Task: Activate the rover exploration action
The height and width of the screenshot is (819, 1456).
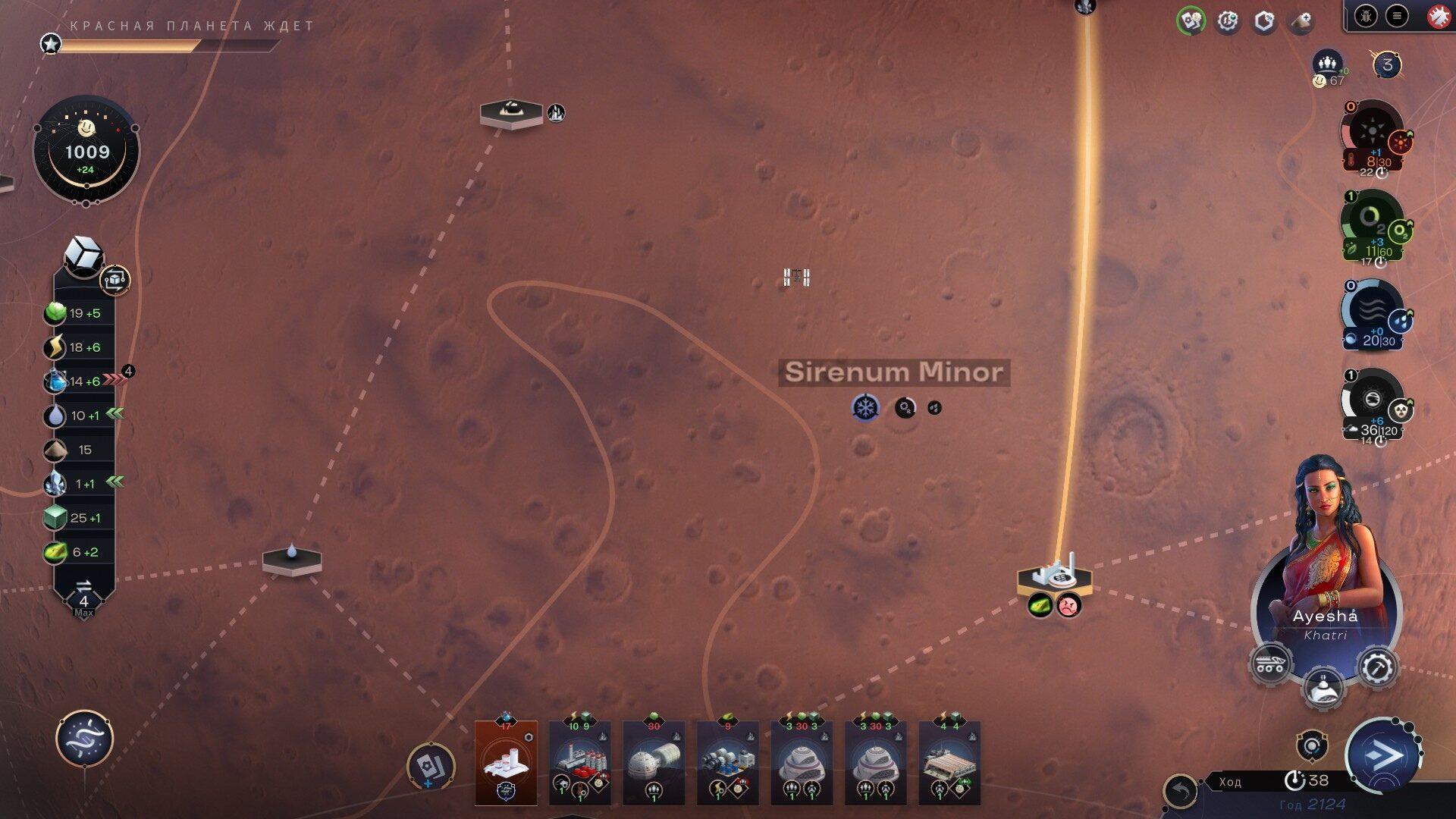Action: 1270,664
